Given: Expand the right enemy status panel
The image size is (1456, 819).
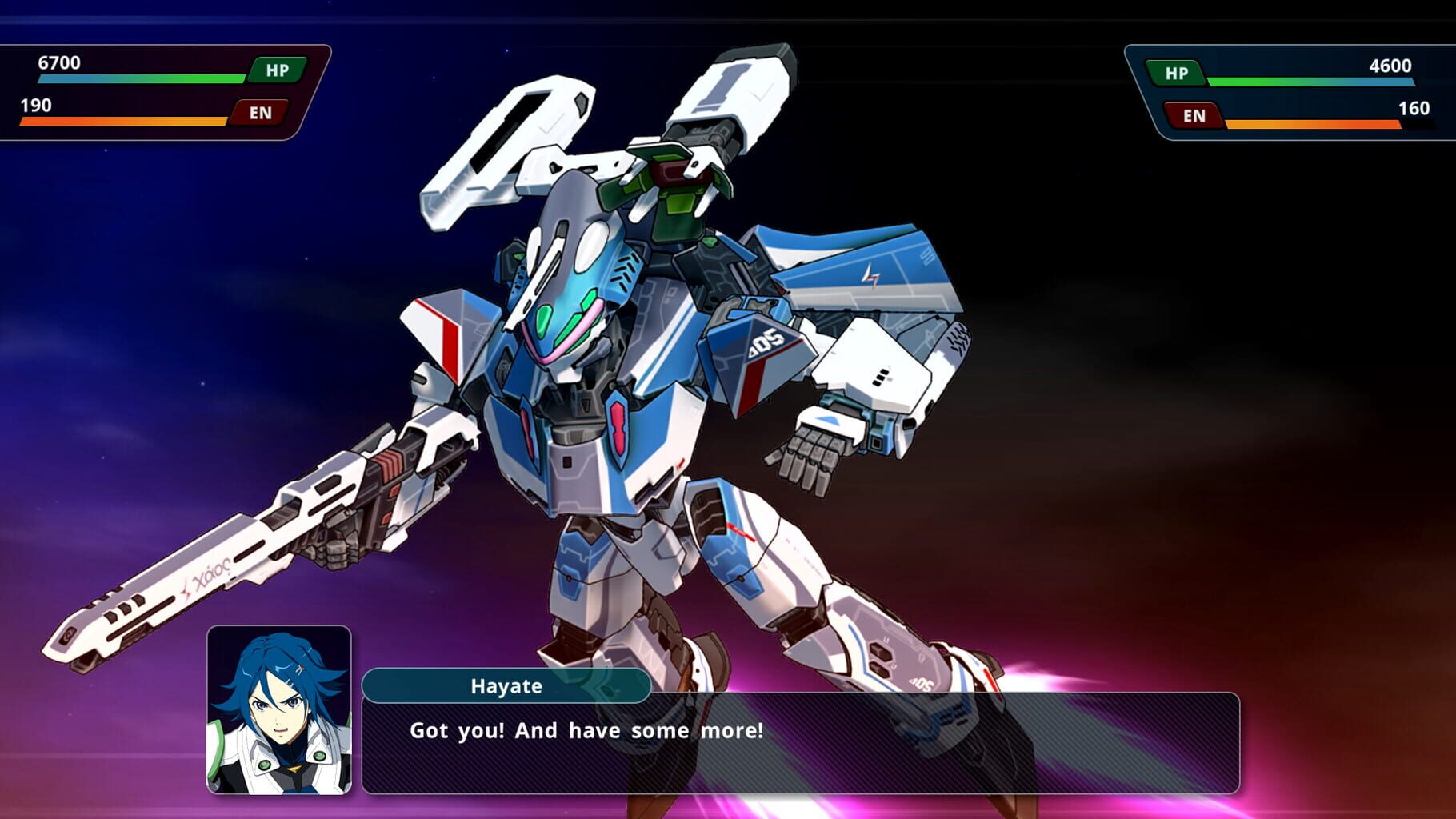Looking at the screenshot, I should coord(1288,92).
